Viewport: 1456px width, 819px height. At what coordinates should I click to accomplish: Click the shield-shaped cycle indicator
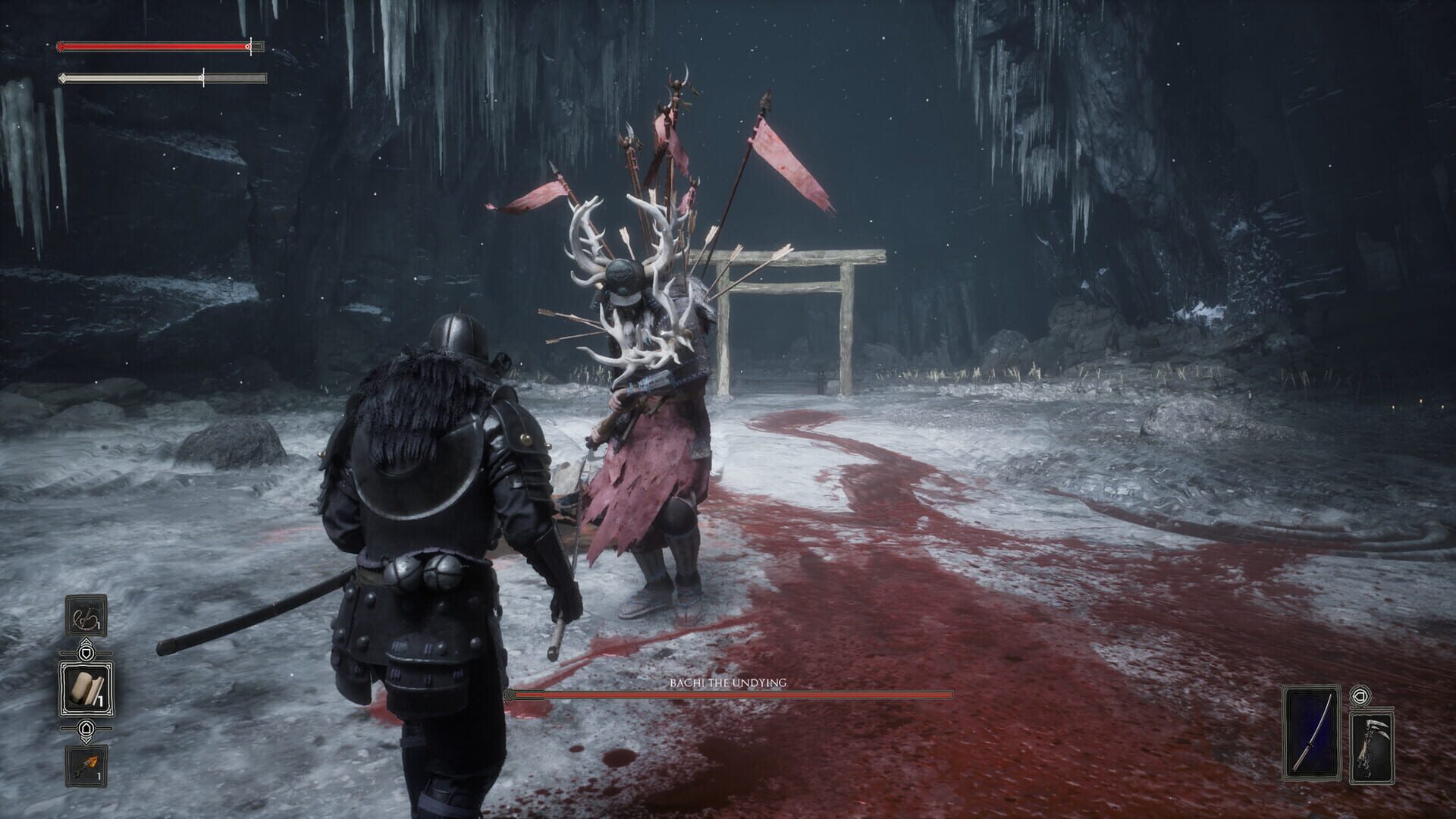(86, 652)
